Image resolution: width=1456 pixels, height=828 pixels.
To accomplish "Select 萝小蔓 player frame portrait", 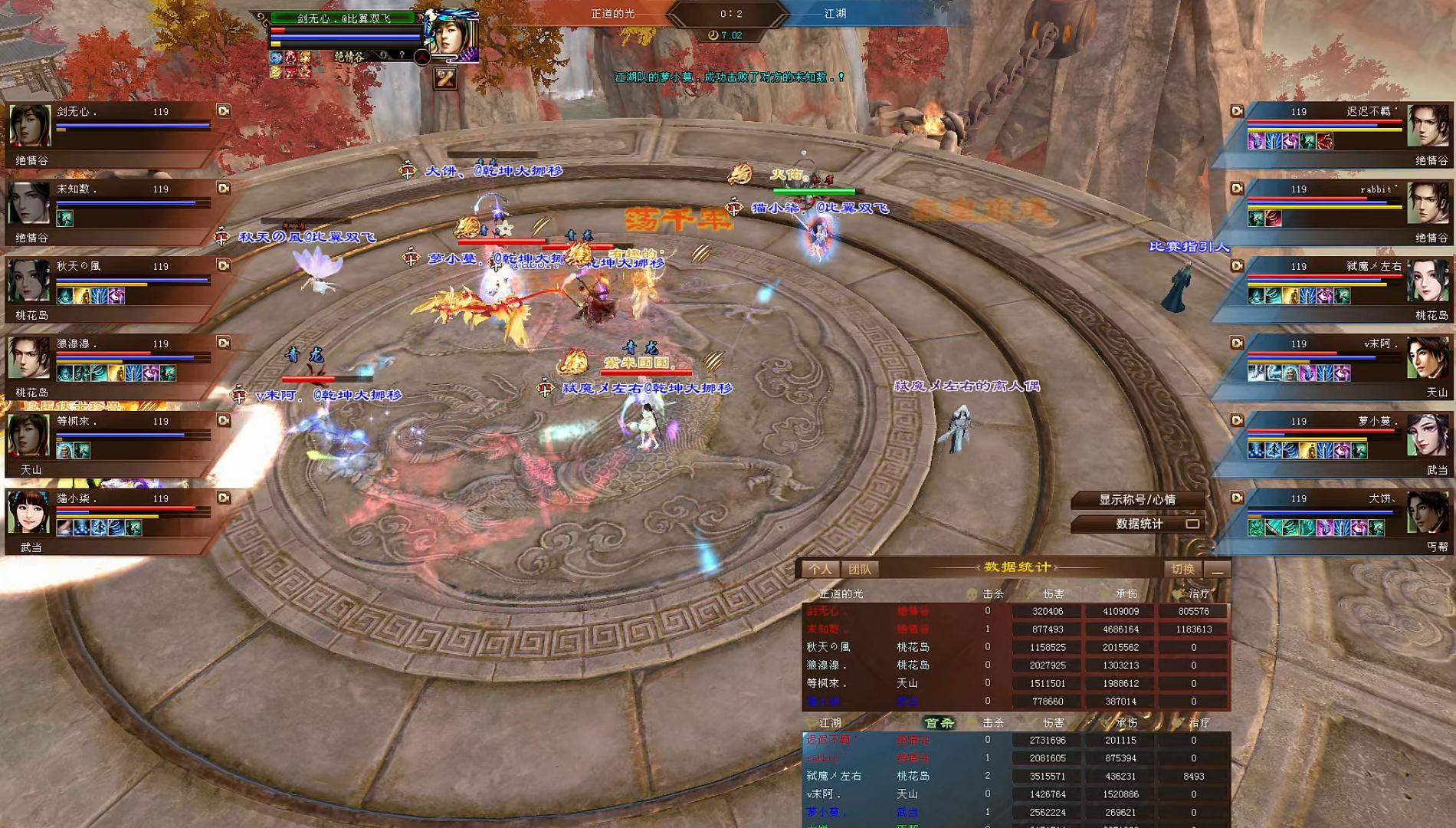I will coord(1428,435).
